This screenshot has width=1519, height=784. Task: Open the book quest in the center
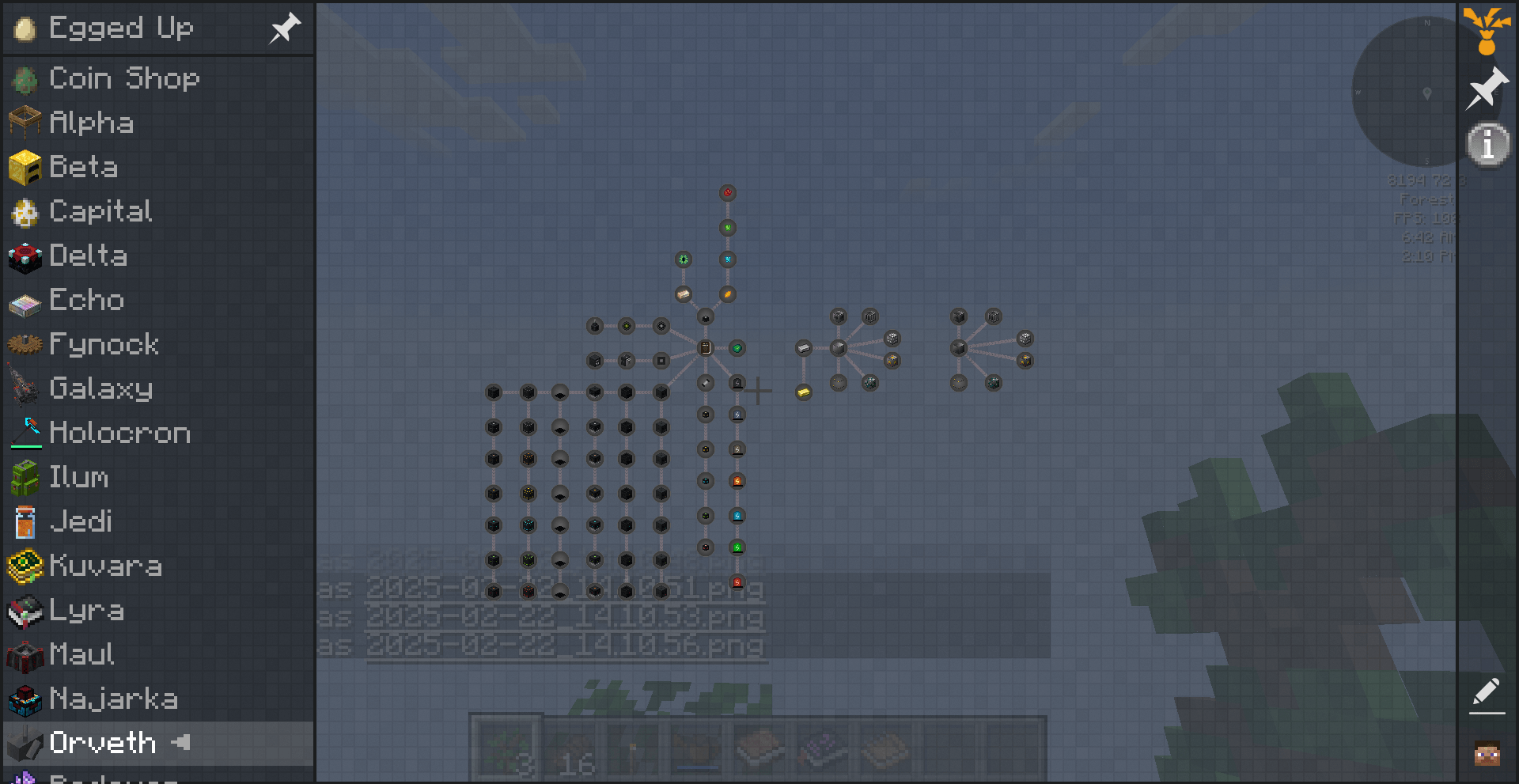705,347
